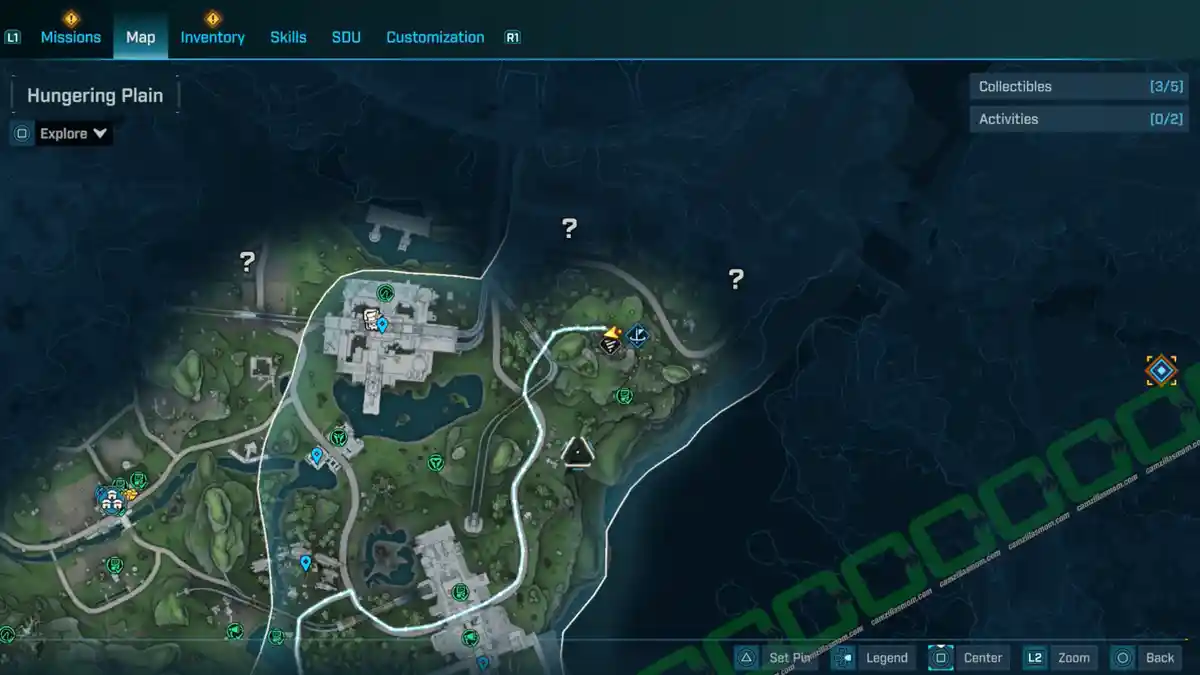Go Back from the map
1200x675 pixels.
point(1146,657)
